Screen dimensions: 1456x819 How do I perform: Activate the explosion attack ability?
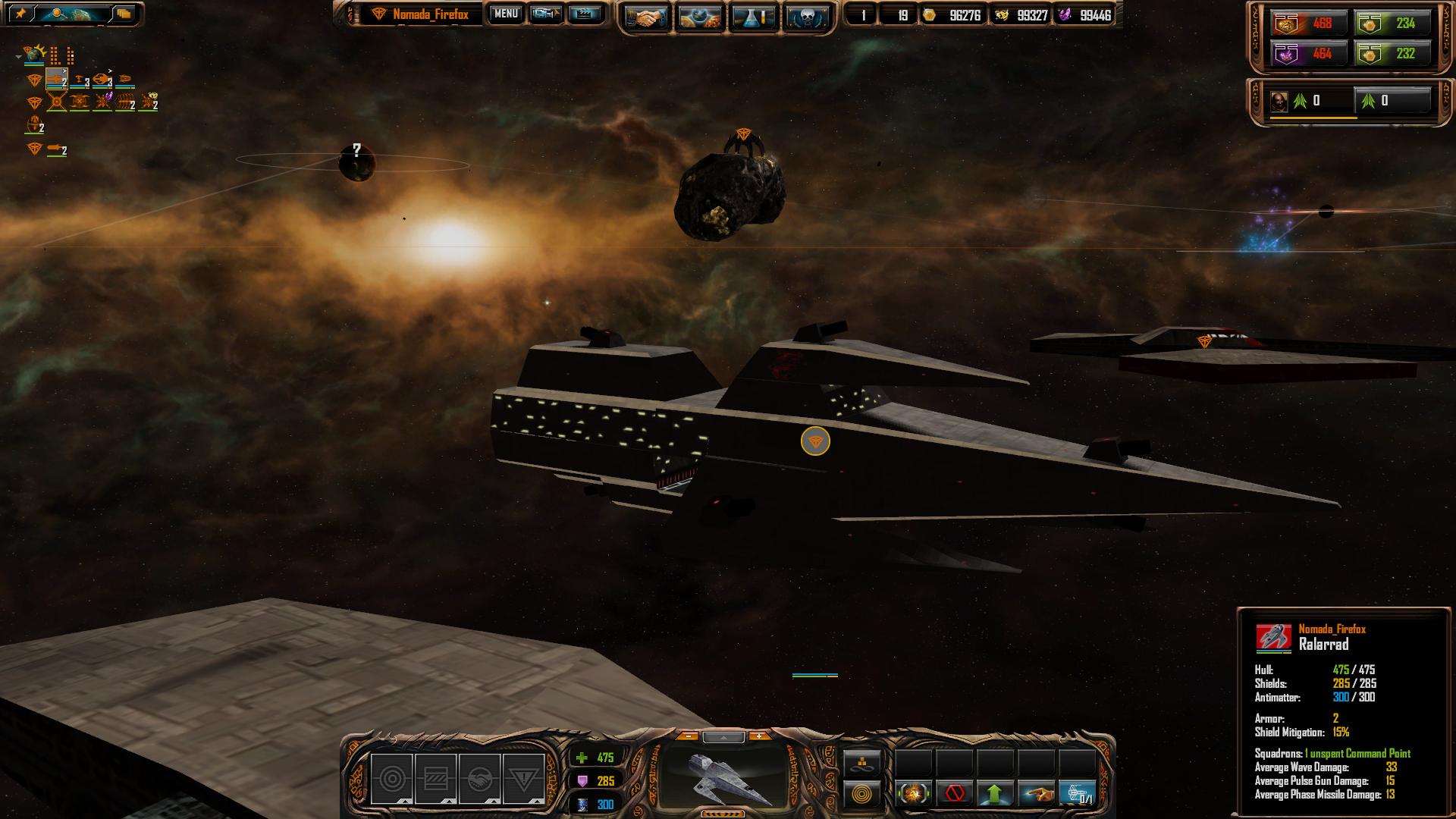[x=913, y=794]
